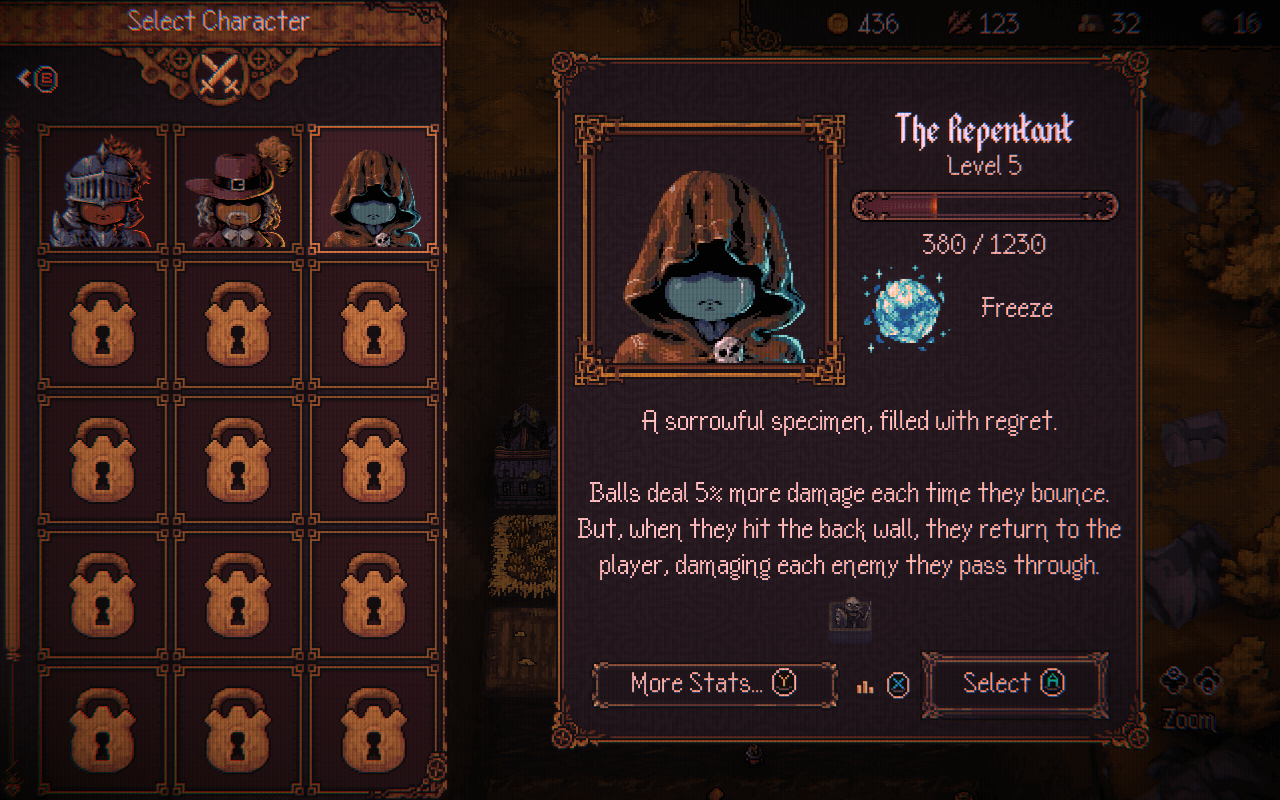Viewport: 1280px width, 800px height.
Task: Click the small bar-chart stats icon
Action: tap(866, 686)
